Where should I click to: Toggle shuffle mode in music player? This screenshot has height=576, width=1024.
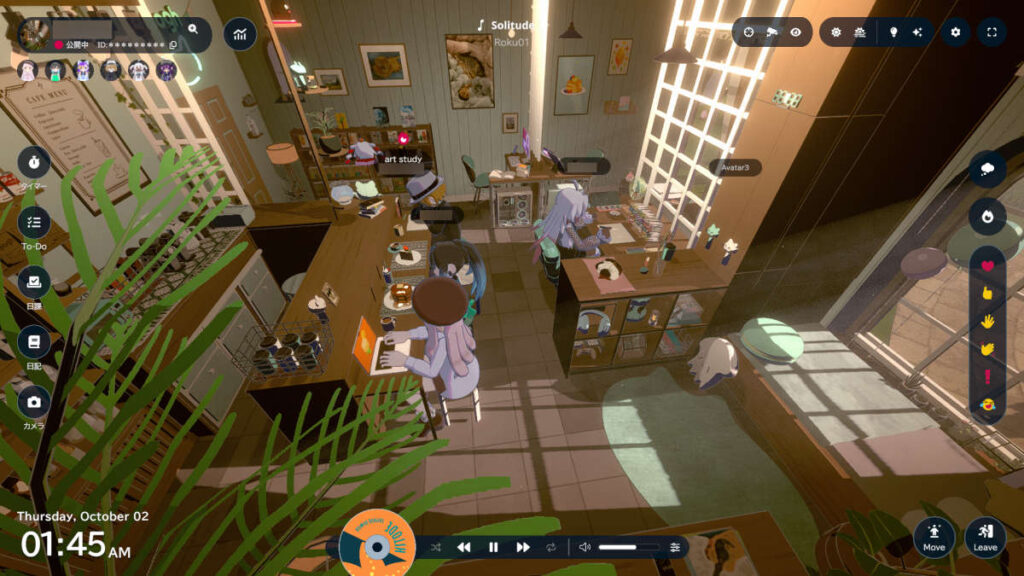436,547
